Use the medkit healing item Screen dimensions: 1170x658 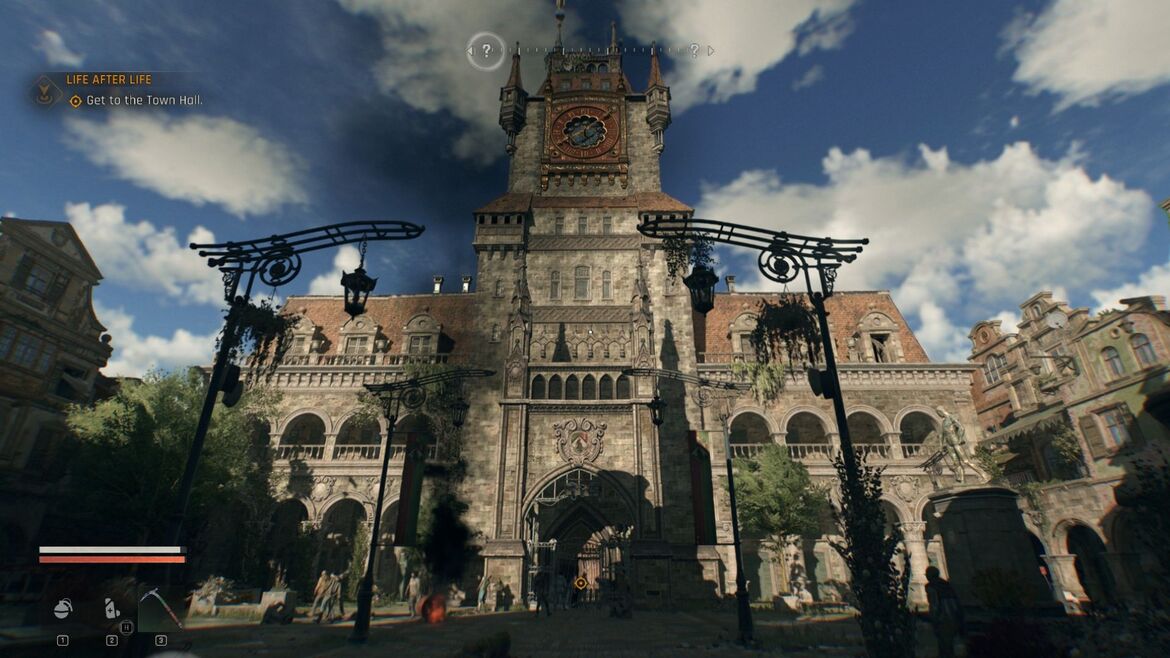(x=112, y=608)
